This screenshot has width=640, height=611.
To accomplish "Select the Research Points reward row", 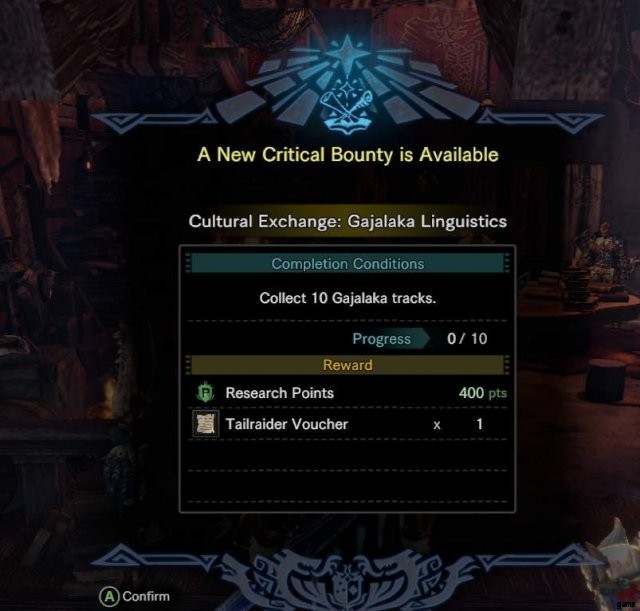I will [346, 393].
